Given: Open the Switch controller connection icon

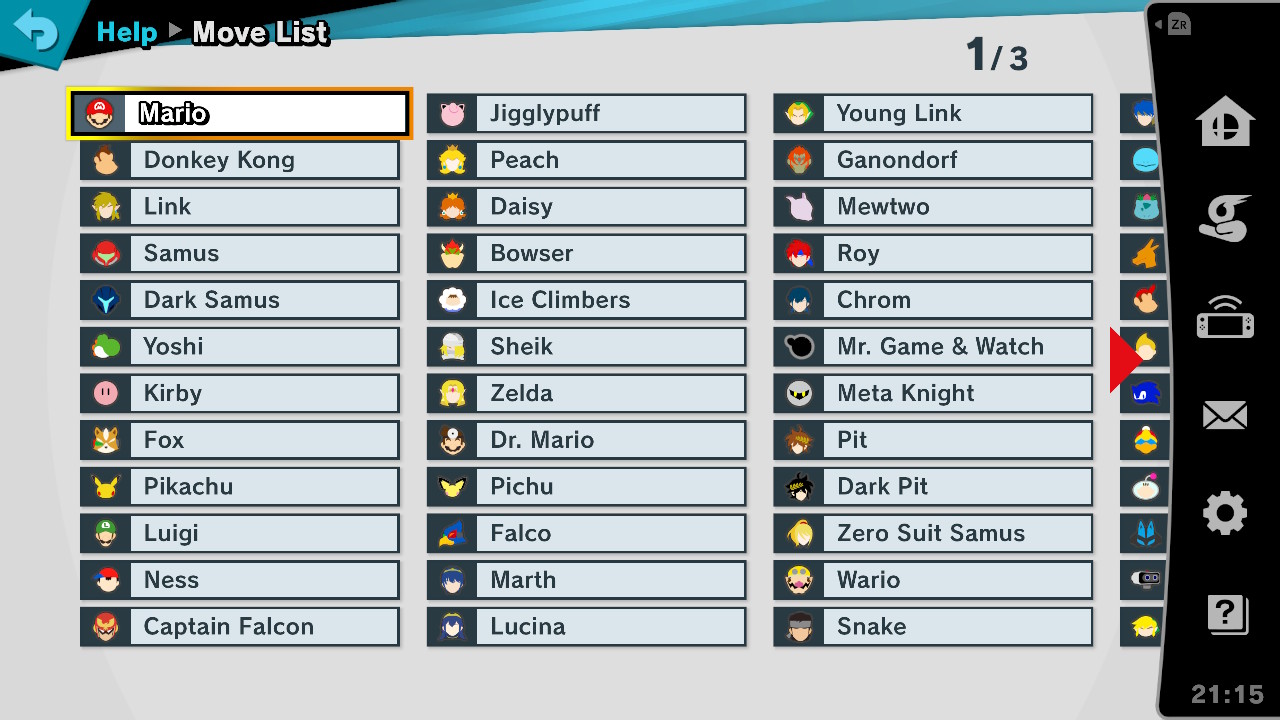Looking at the screenshot, I should 1224,316.
